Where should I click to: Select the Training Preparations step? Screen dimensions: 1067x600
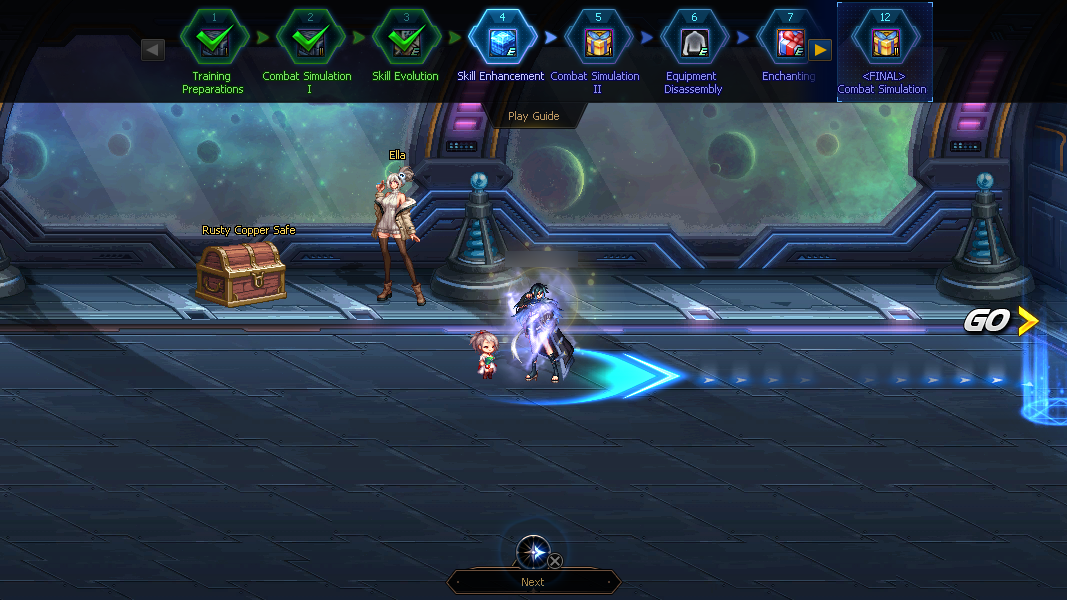(x=213, y=39)
